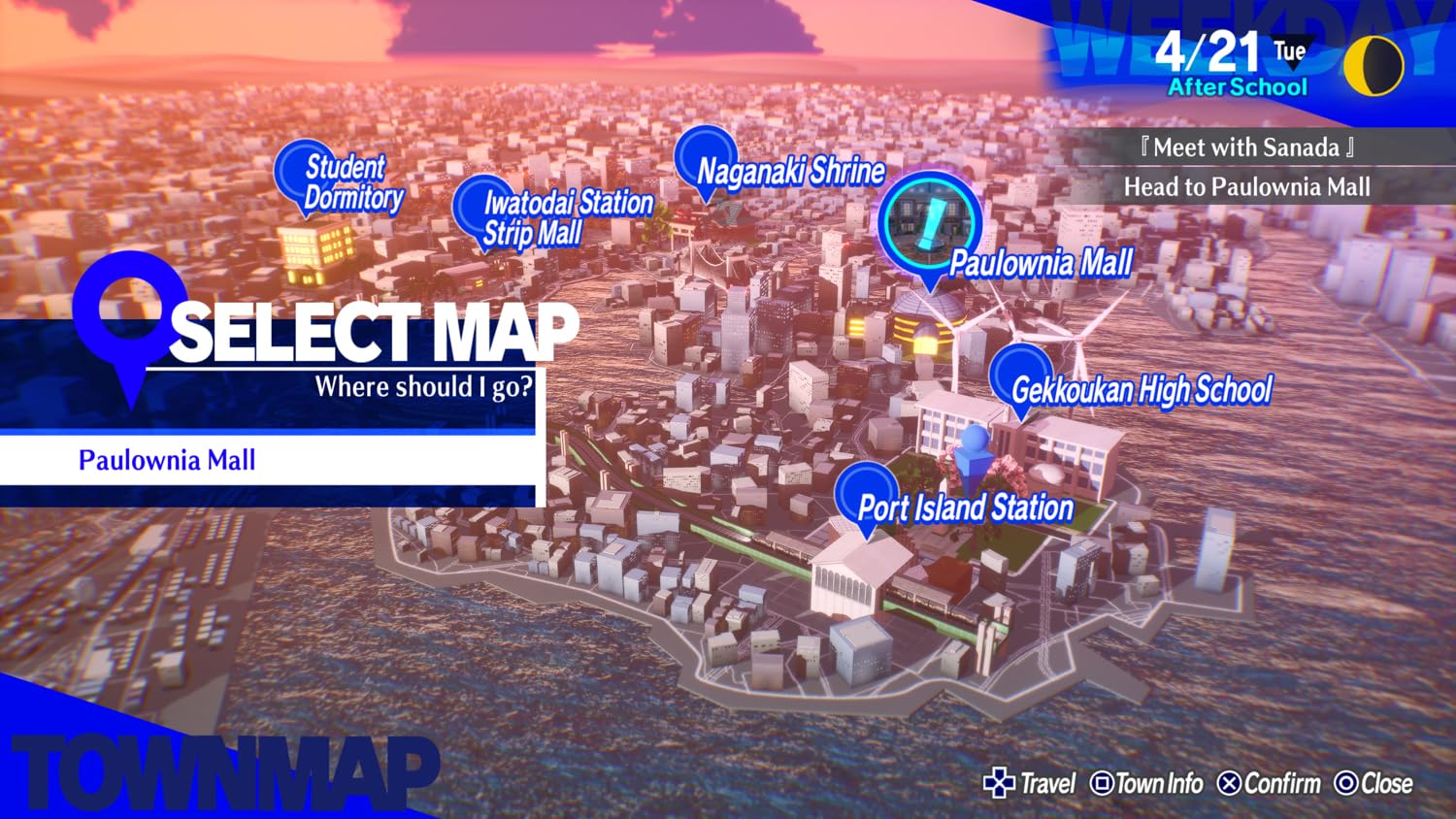This screenshot has width=1456, height=819.
Task: Travel to the Paulownia Mall marker
Action: click(930, 223)
